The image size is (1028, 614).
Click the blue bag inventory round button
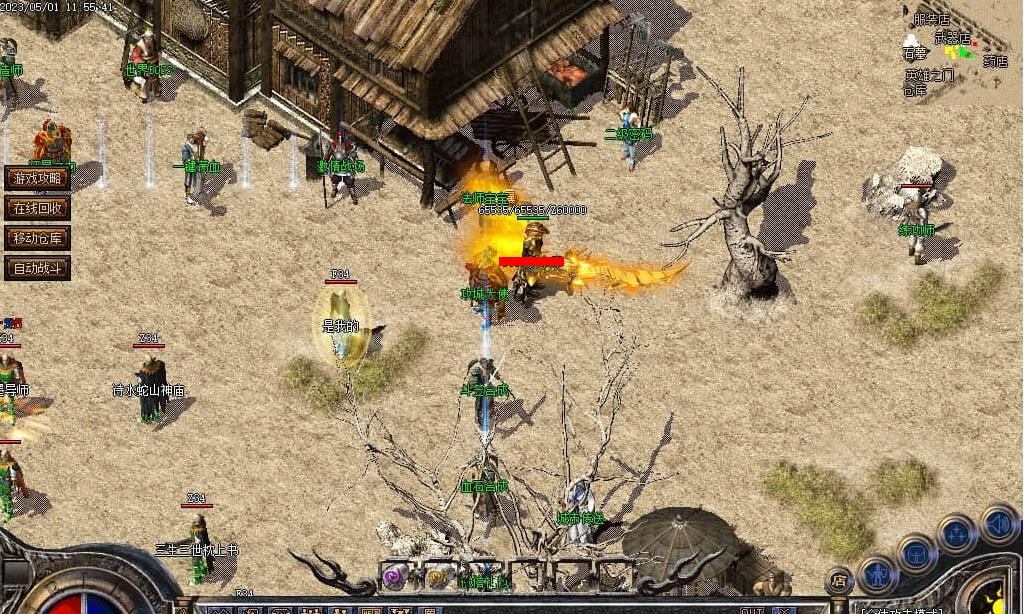point(916,553)
